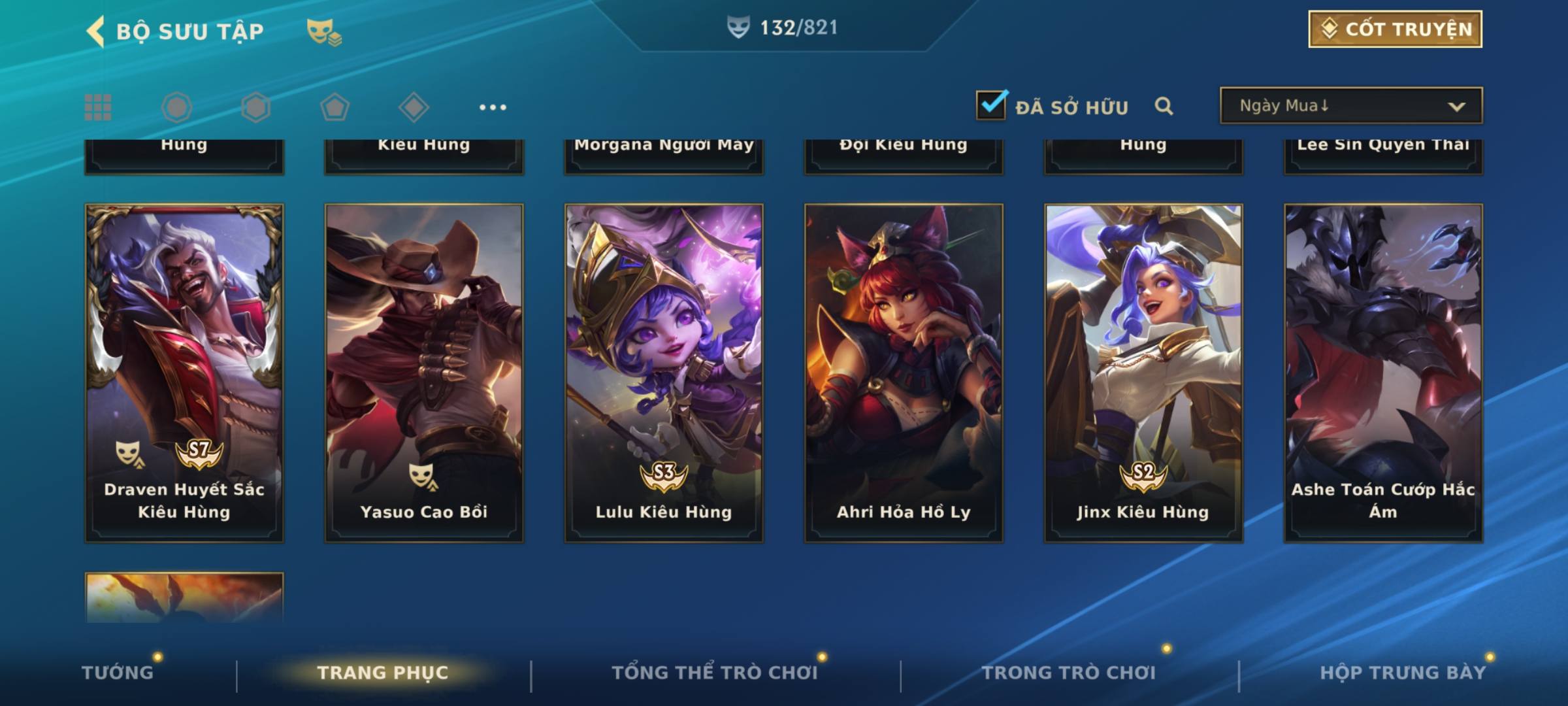Select the diamond rarity filter
1568x706 pixels.
coord(414,107)
